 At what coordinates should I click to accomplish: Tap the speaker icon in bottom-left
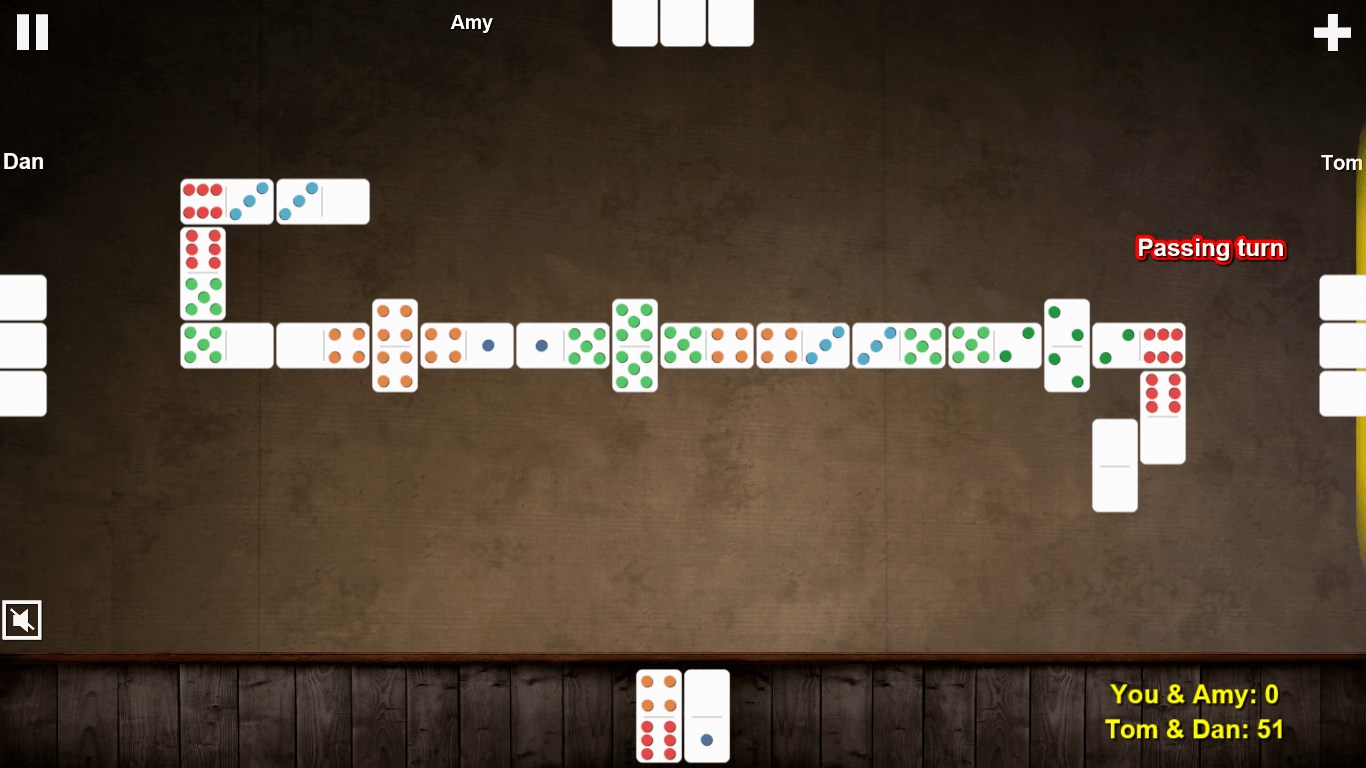[22, 620]
